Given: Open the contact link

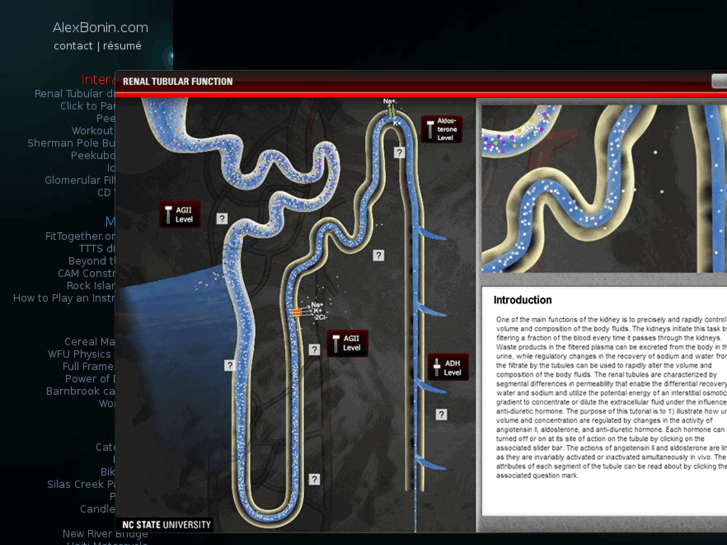Looking at the screenshot, I should coord(73,46).
